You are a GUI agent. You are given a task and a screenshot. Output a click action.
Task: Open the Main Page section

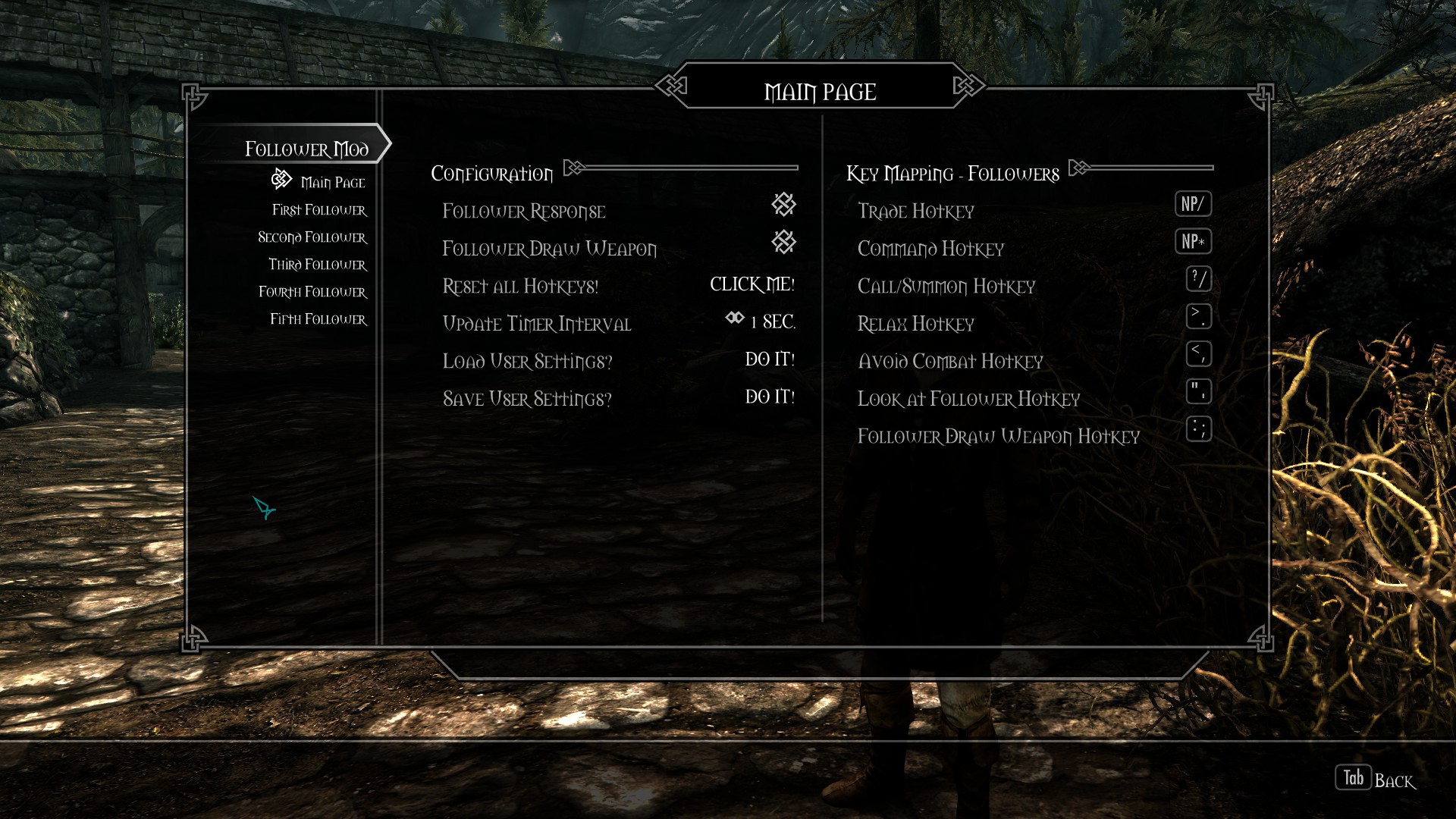coord(332,182)
